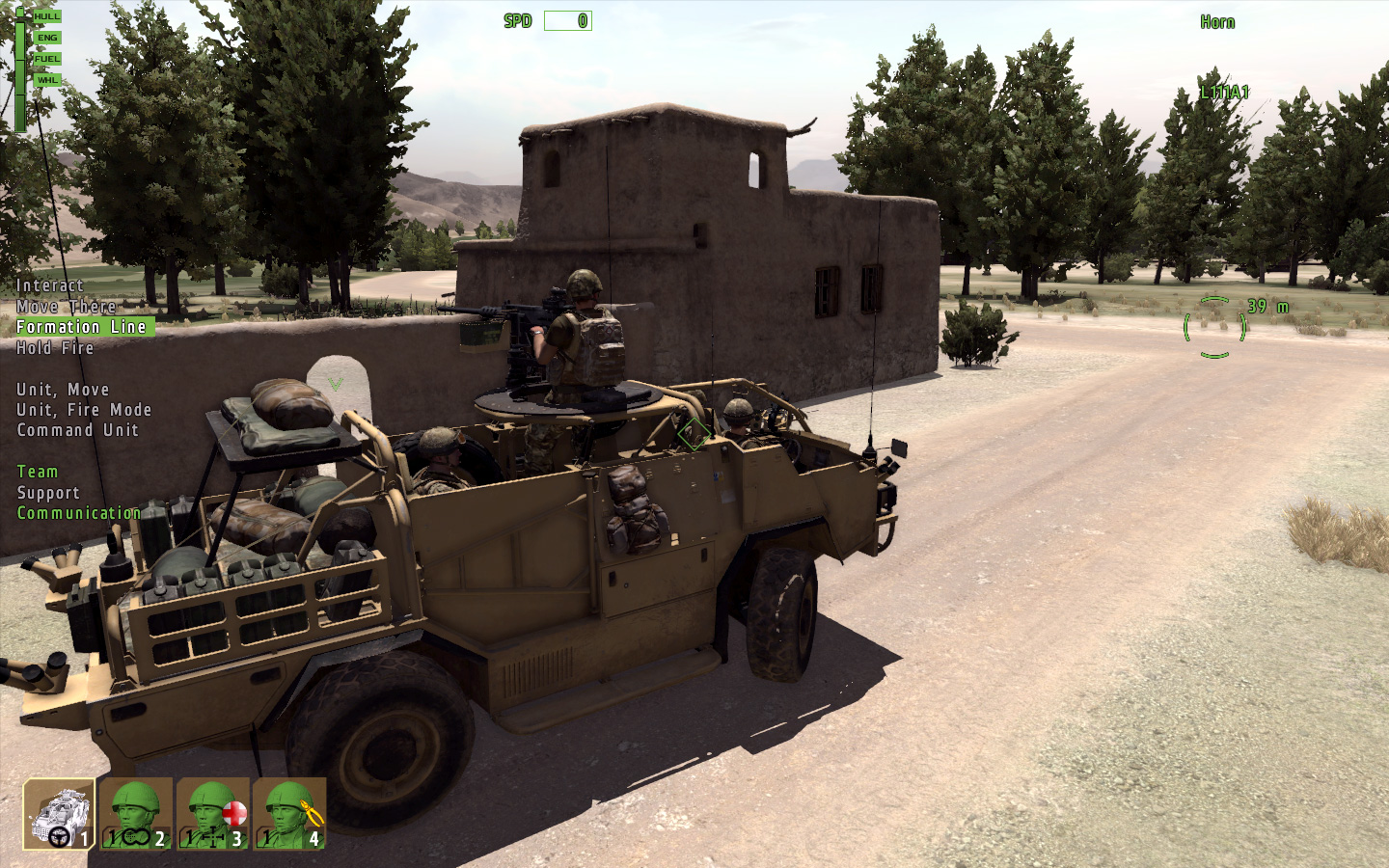
Task: Sound the Horn action
Action: (1215, 22)
